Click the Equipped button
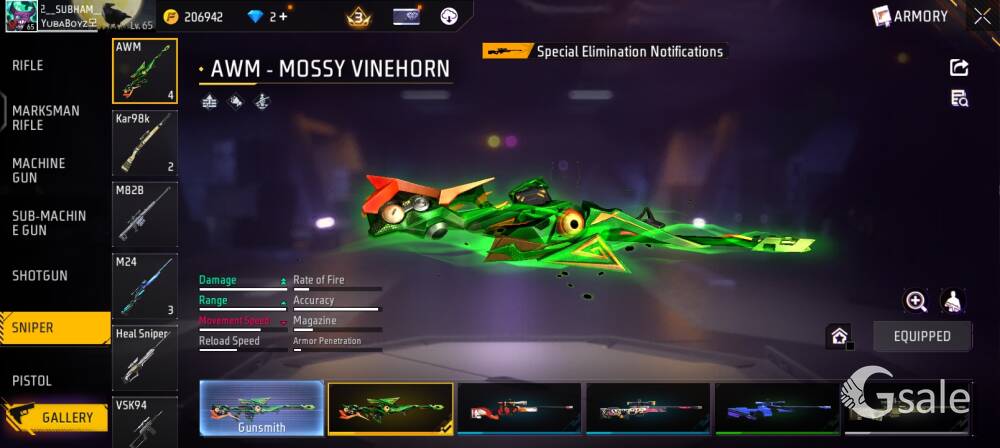The width and height of the screenshot is (1000, 448). (922, 336)
